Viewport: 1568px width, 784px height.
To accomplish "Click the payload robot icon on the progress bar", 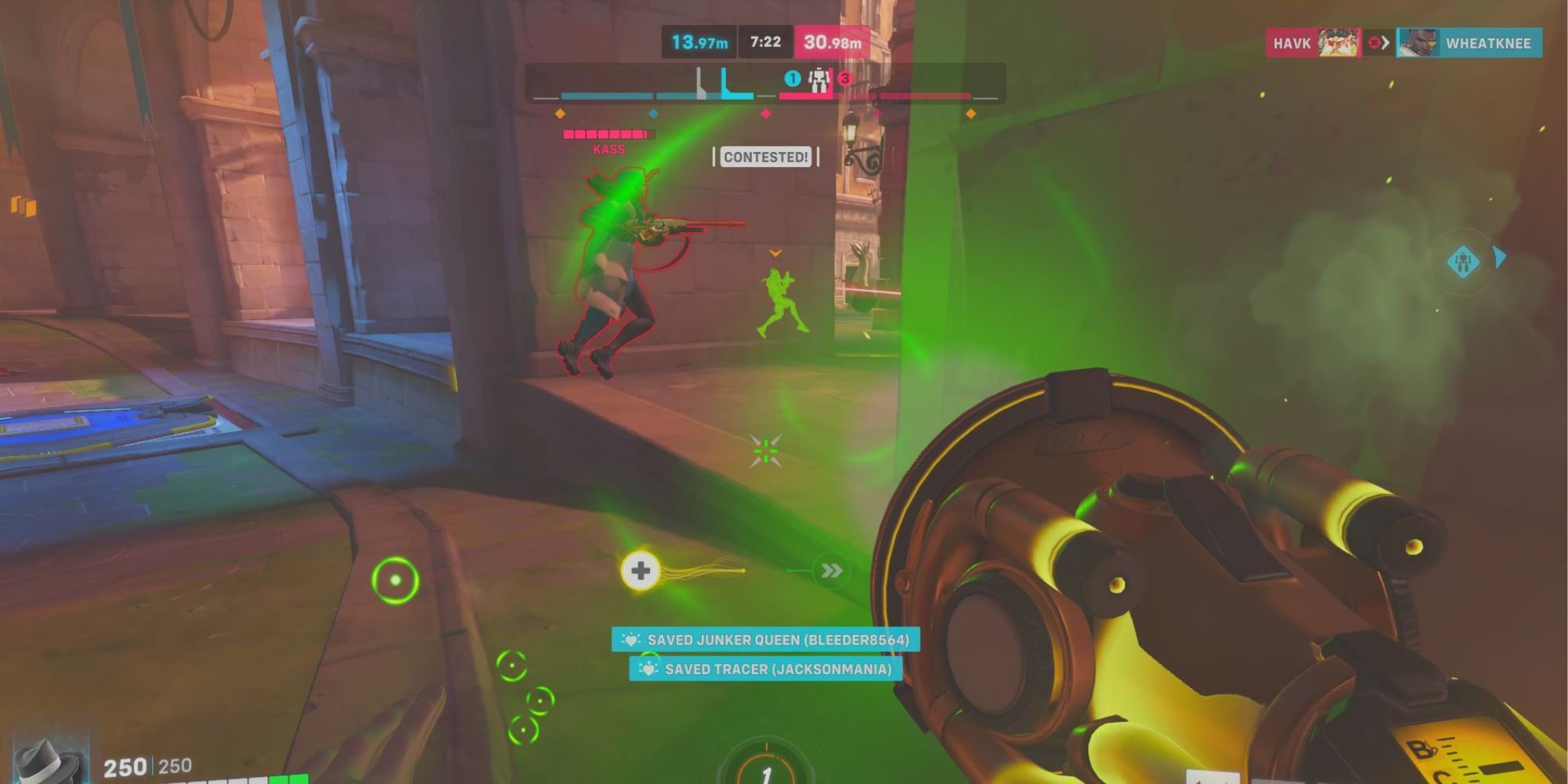I will 818,78.
